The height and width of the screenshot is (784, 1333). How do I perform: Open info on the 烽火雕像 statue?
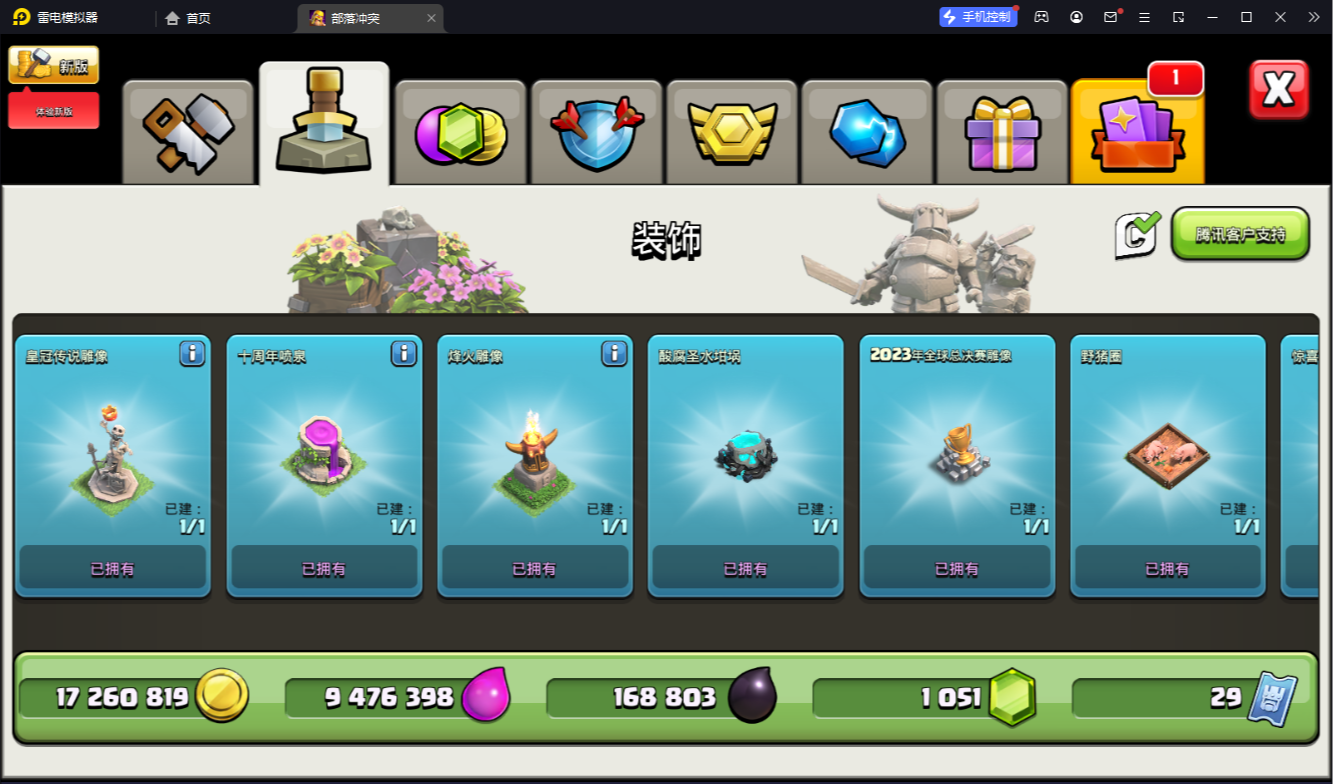[x=614, y=353]
